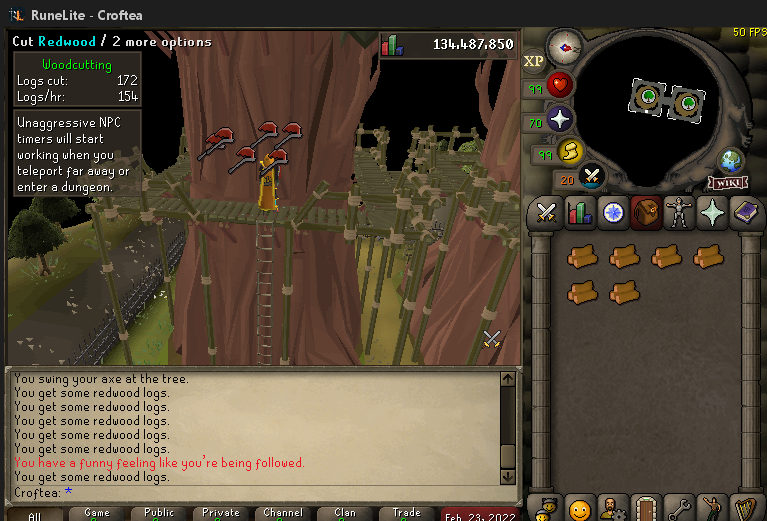Activate quick-prayers via the prayer orb
767x521 pixels.
[x=561, y=119]
